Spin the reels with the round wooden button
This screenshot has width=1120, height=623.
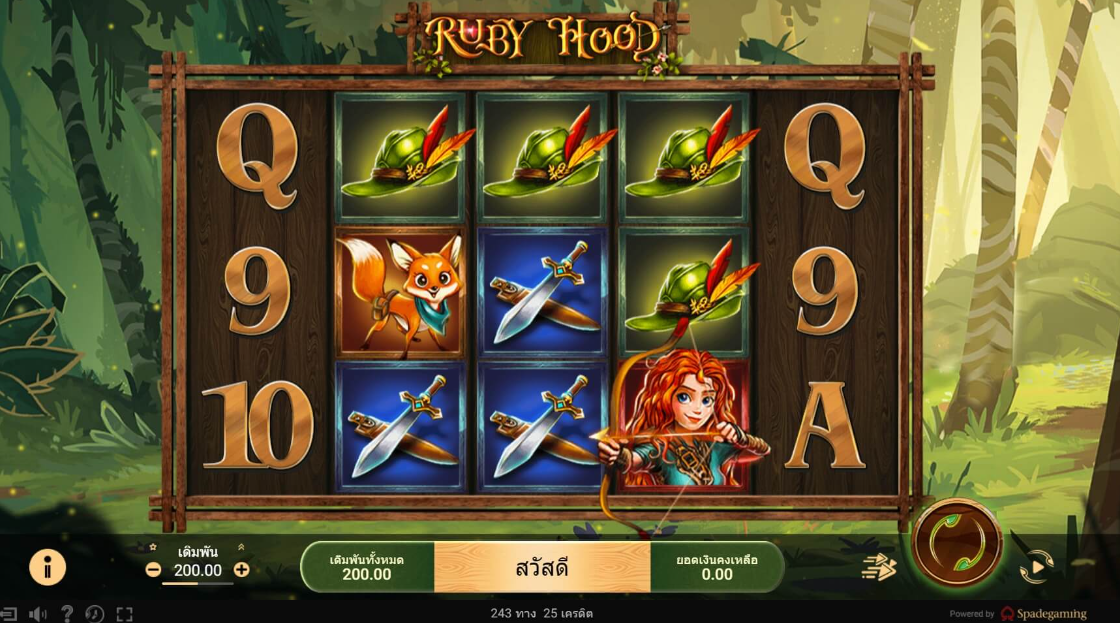coord(957,543)
